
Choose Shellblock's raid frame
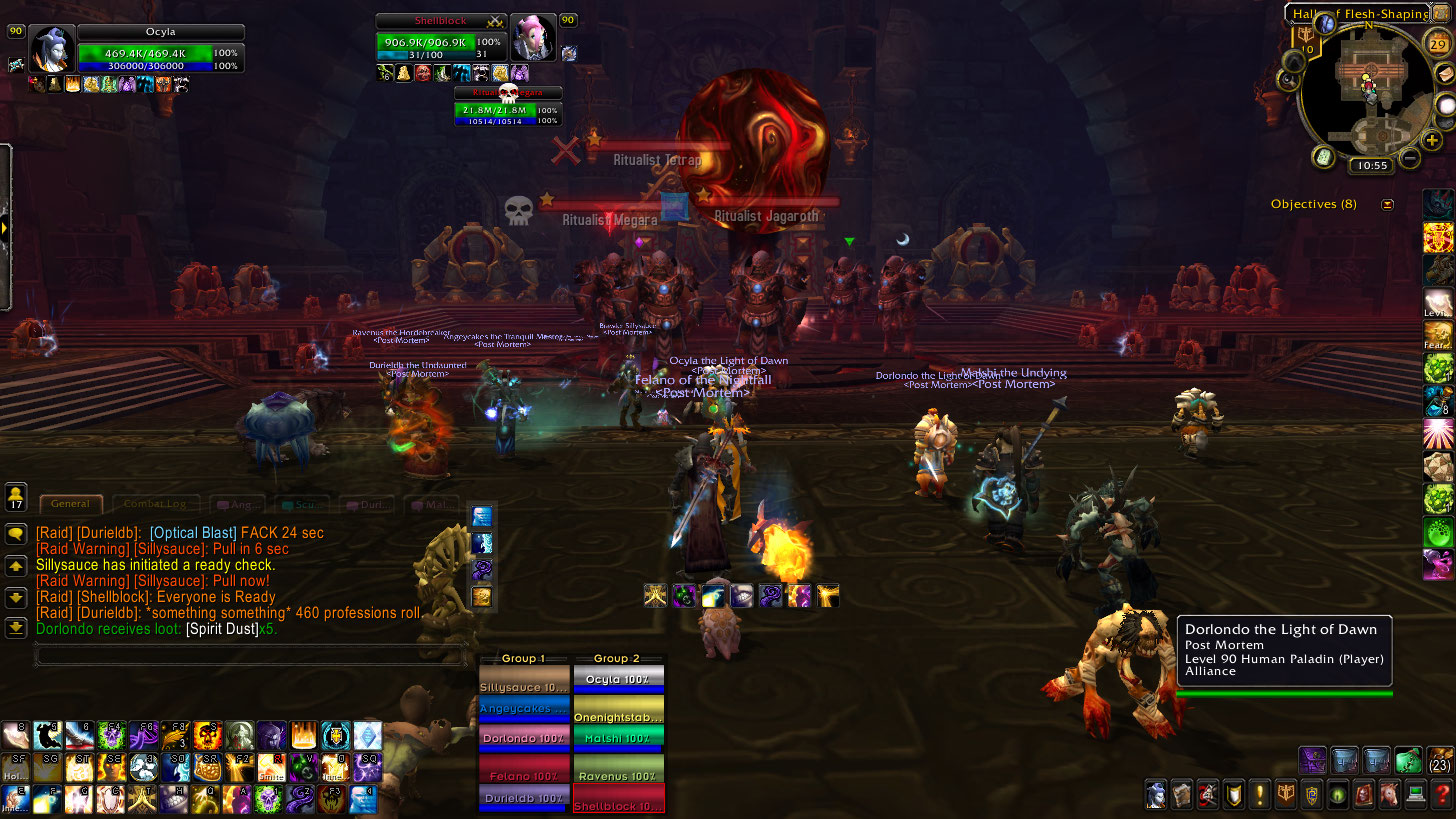(618, 800)
